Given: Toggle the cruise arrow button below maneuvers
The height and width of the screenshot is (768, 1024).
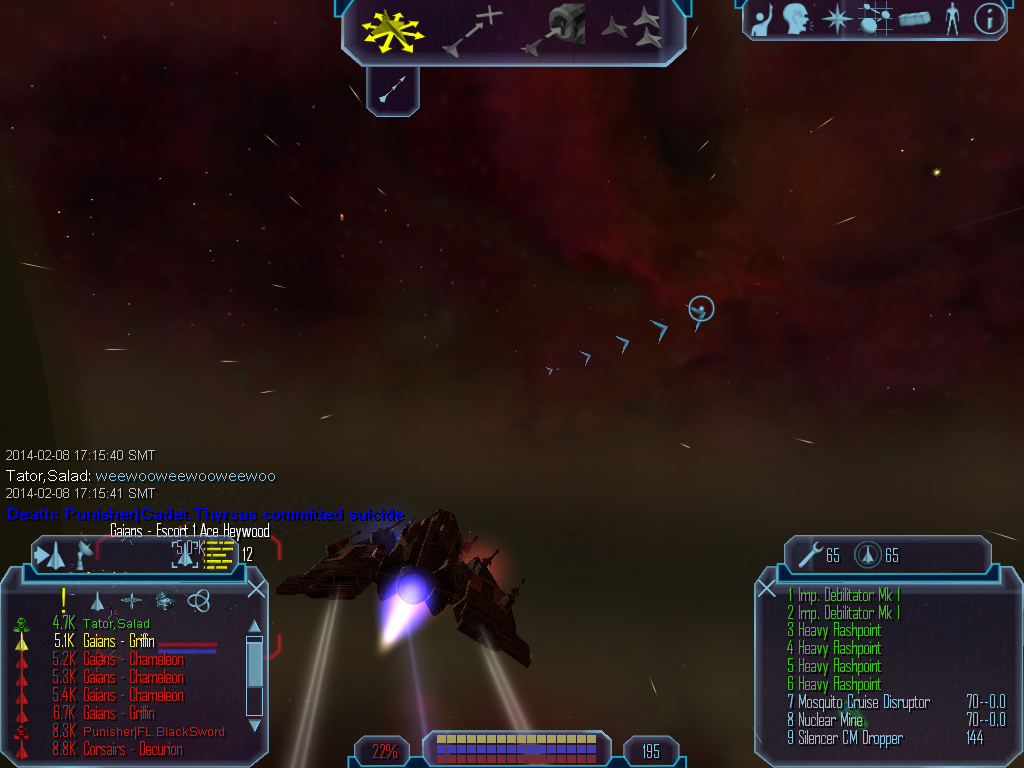Looking at the screenshot, I should point(392,91).
